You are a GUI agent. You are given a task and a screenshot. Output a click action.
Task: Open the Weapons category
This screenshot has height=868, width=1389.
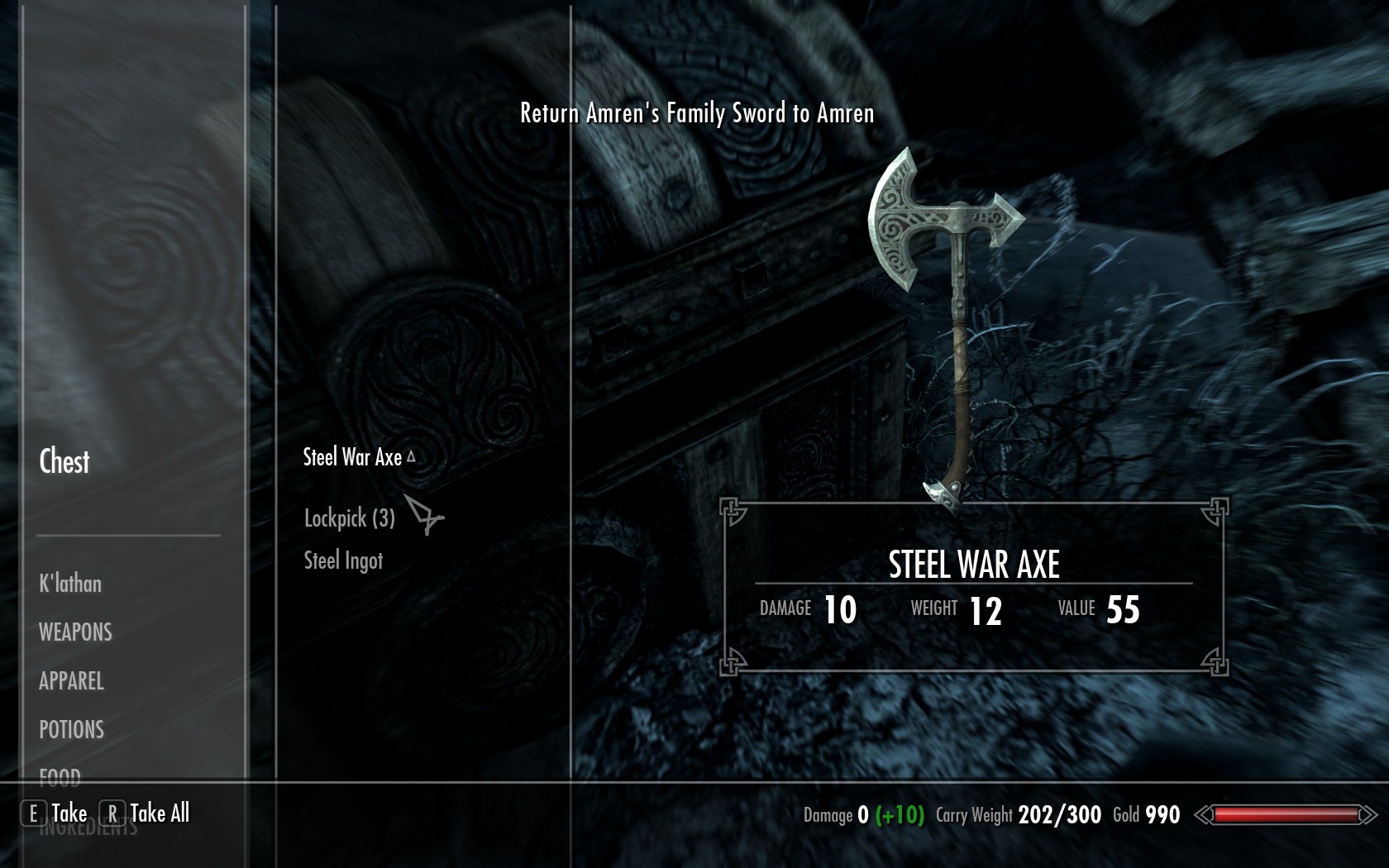coord(75,632)
